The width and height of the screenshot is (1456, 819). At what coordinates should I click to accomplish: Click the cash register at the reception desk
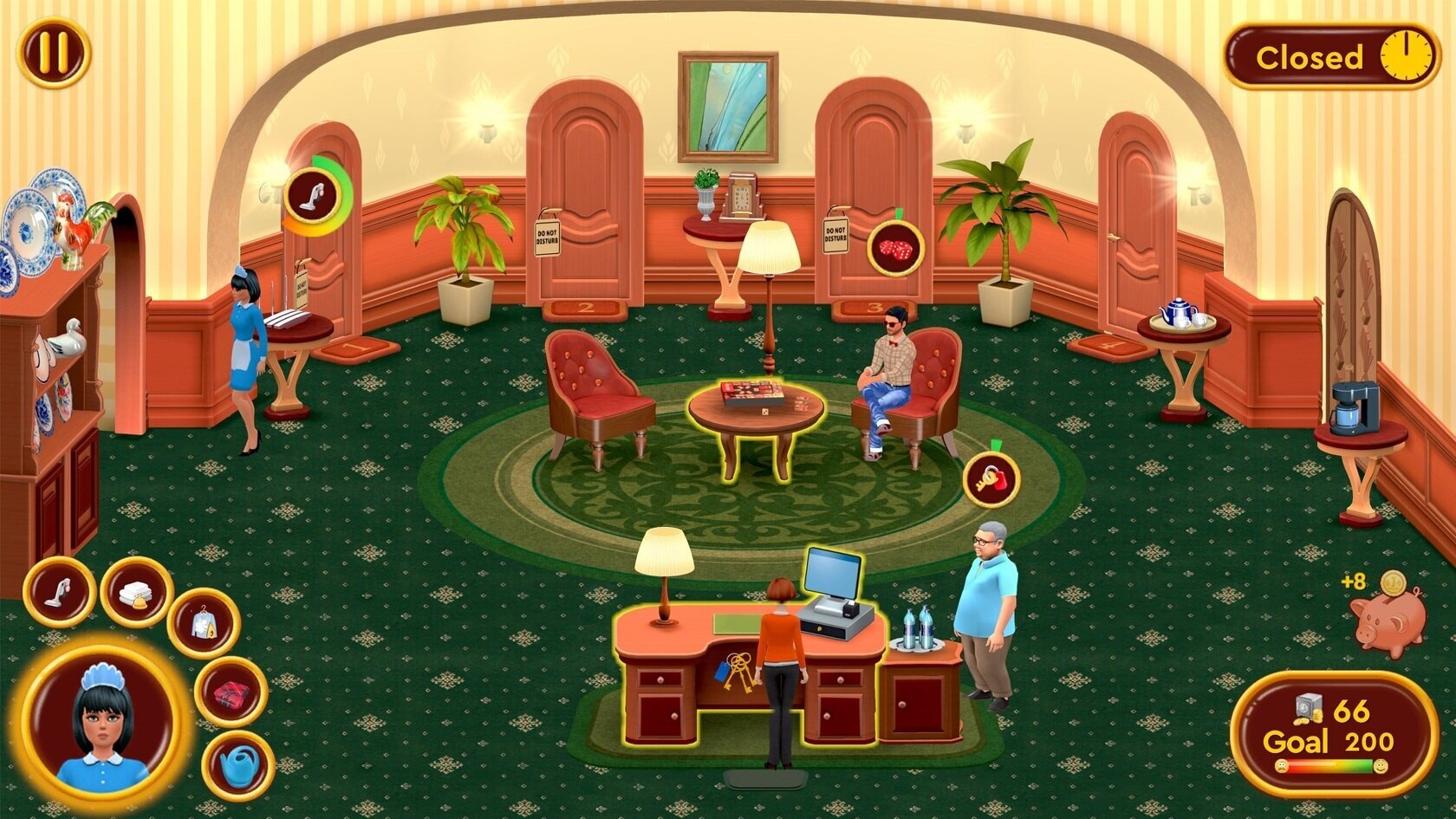834,593
